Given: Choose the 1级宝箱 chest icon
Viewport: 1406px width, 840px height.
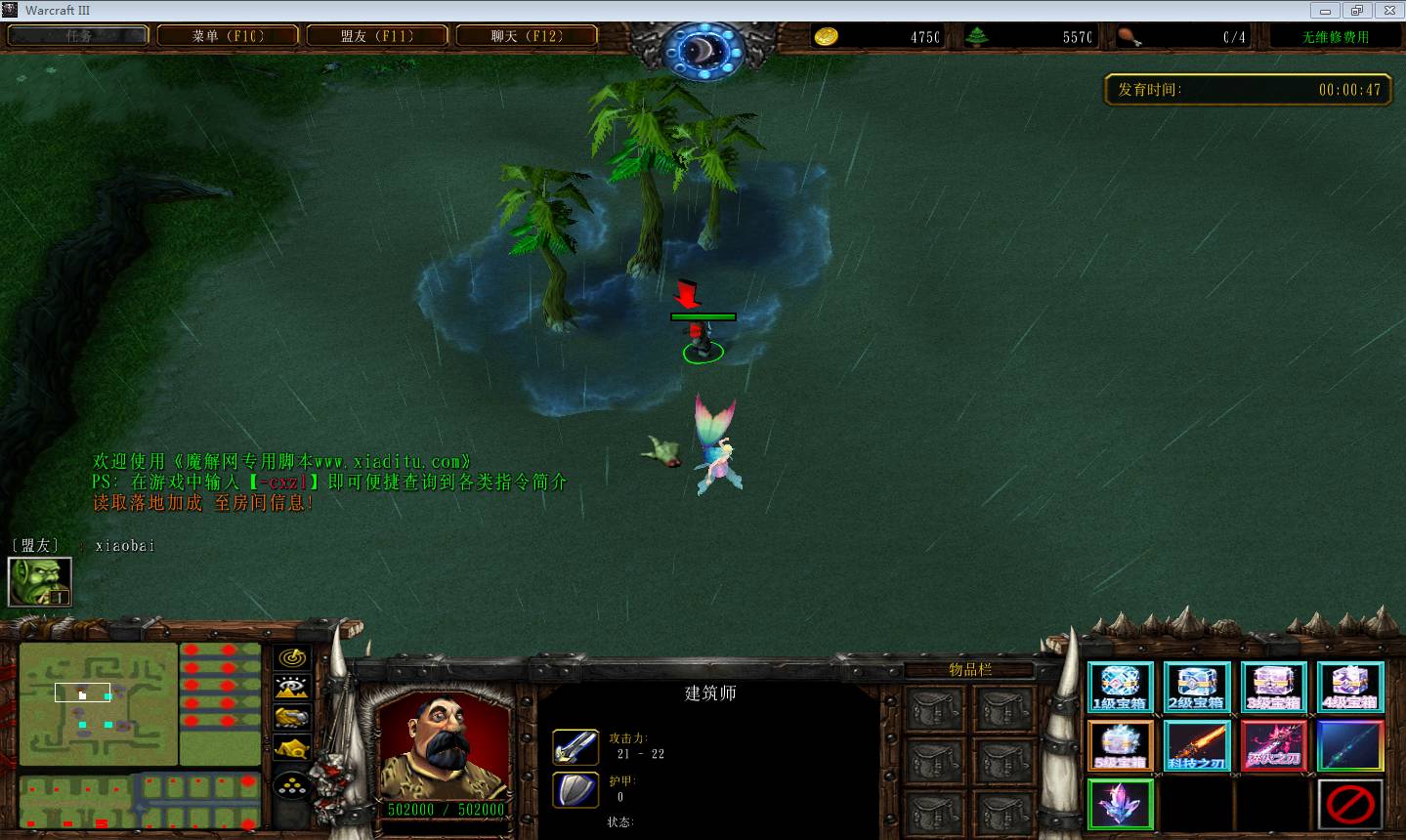Looking at the screenshot, I should 1120,687.
